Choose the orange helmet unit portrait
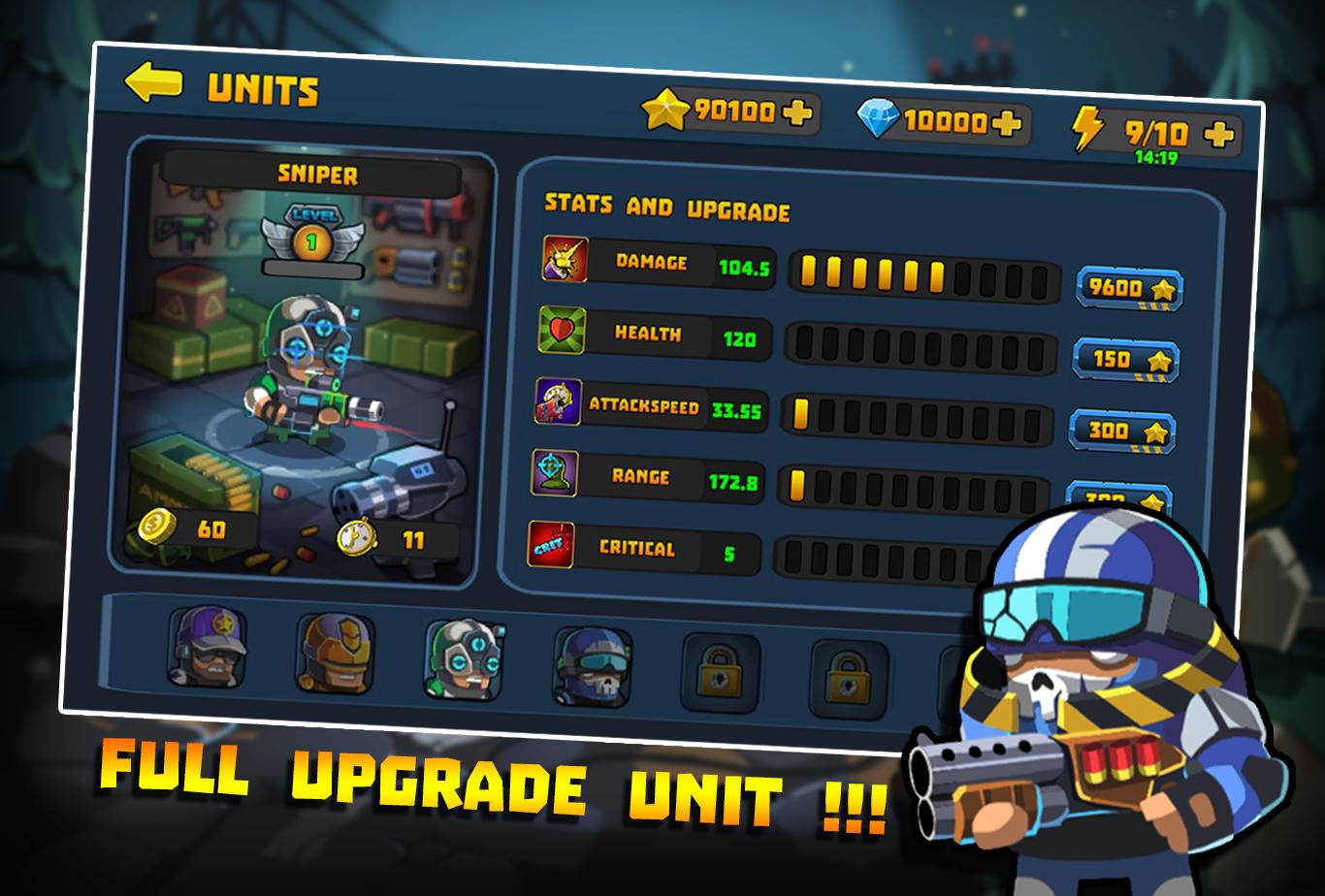Image resolution: width=1325 pixels, height=896 pixels. click(x=335, y=654)
